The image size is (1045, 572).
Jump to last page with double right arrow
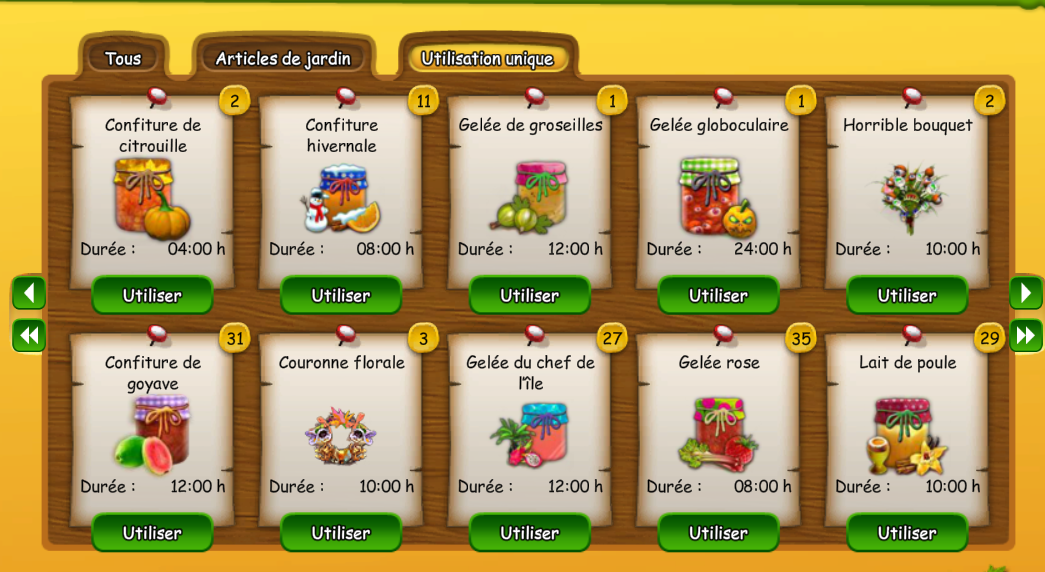tap(1026, 335)
